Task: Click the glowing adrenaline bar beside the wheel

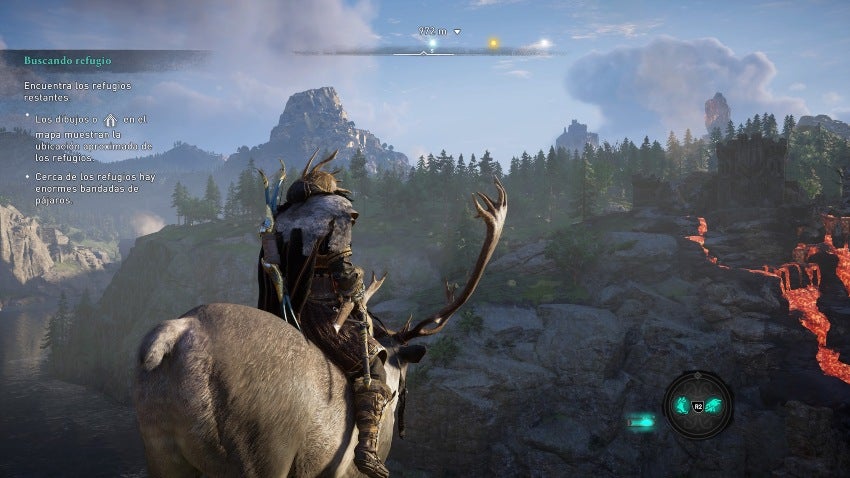Action: point(641,422)
